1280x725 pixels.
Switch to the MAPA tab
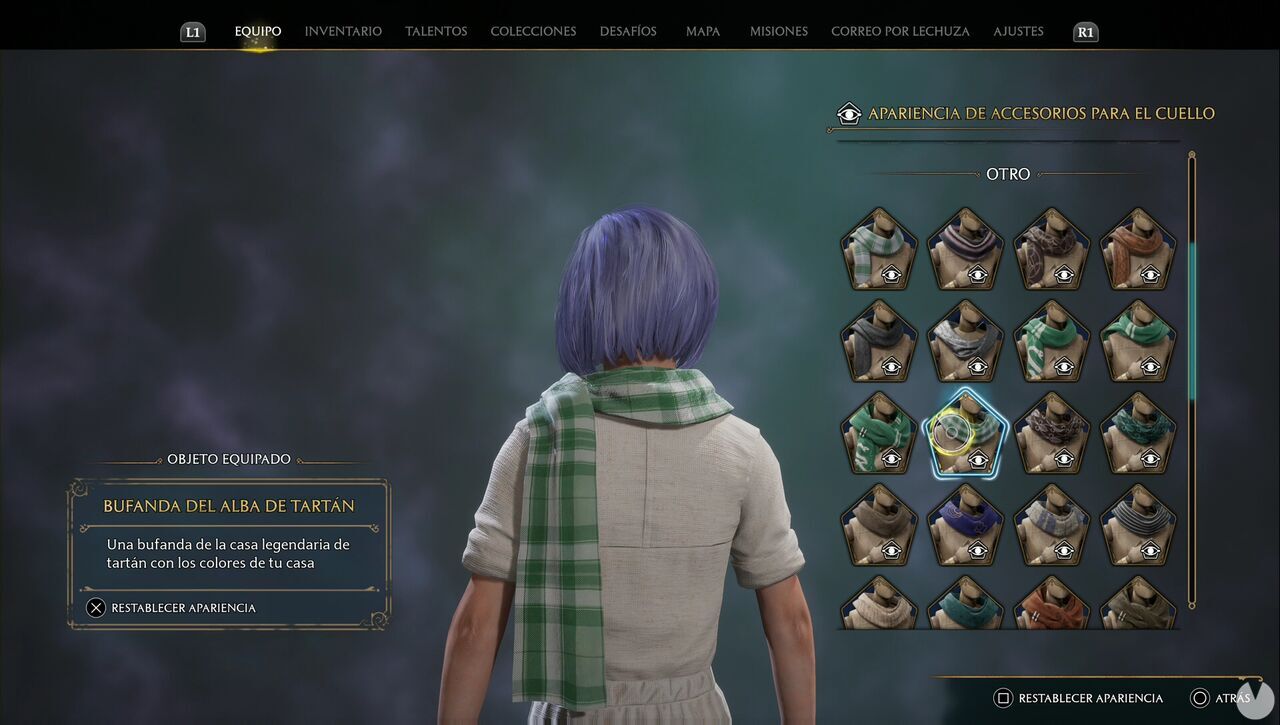pyautogui.click(x=702, y=31)
